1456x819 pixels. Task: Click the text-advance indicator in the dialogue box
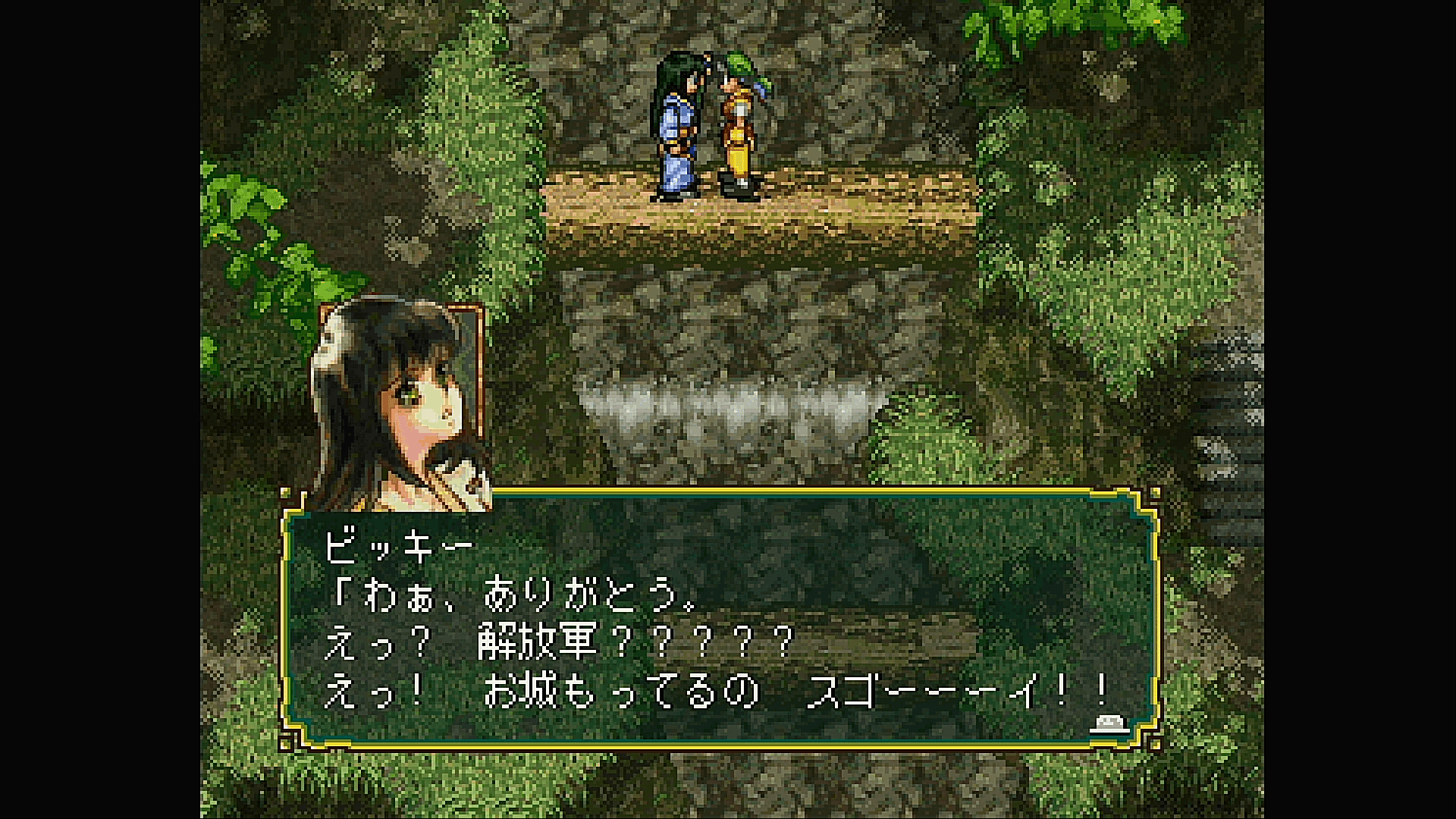[x=1108, y=726]
